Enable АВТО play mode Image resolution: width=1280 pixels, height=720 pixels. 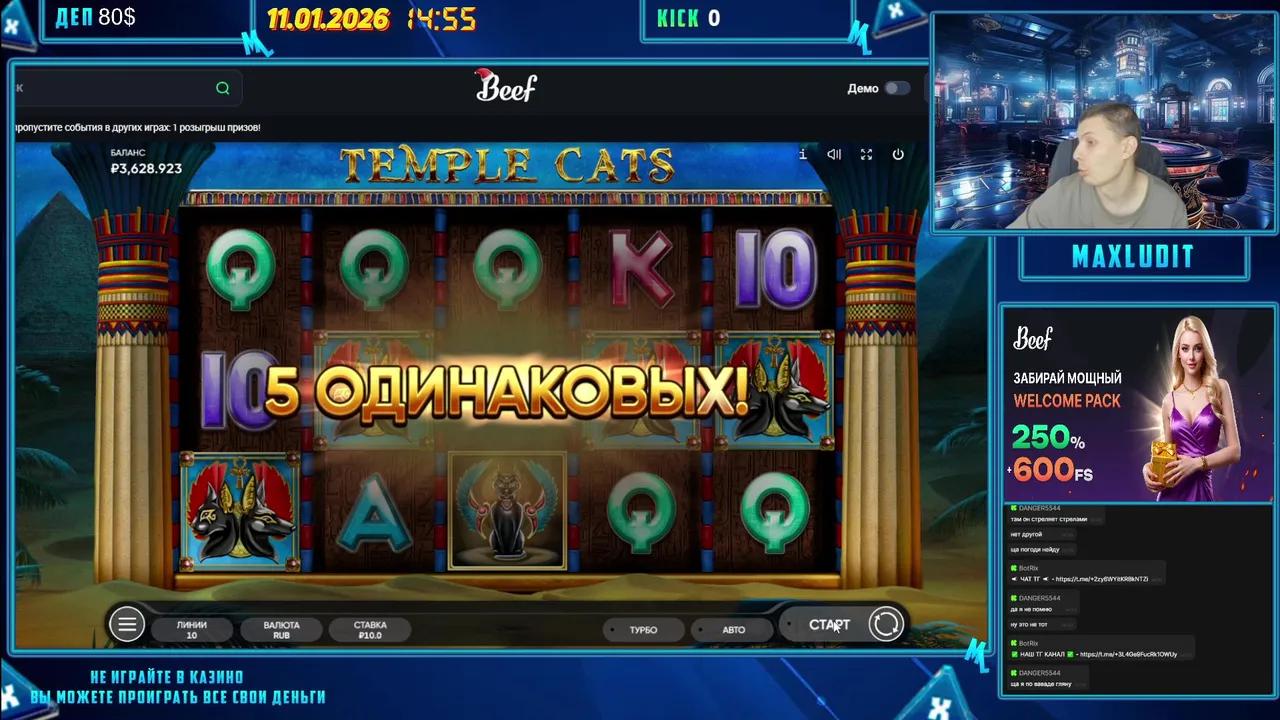click(x=732, y=629)
